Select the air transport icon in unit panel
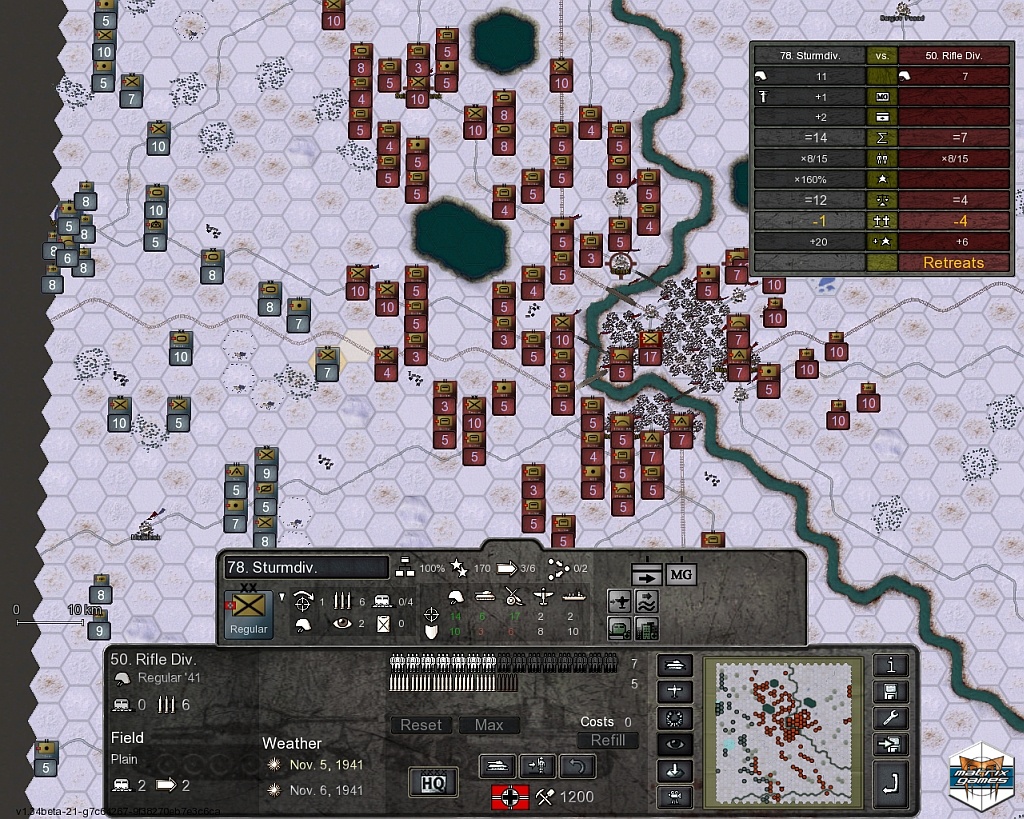 click(621, 600)
